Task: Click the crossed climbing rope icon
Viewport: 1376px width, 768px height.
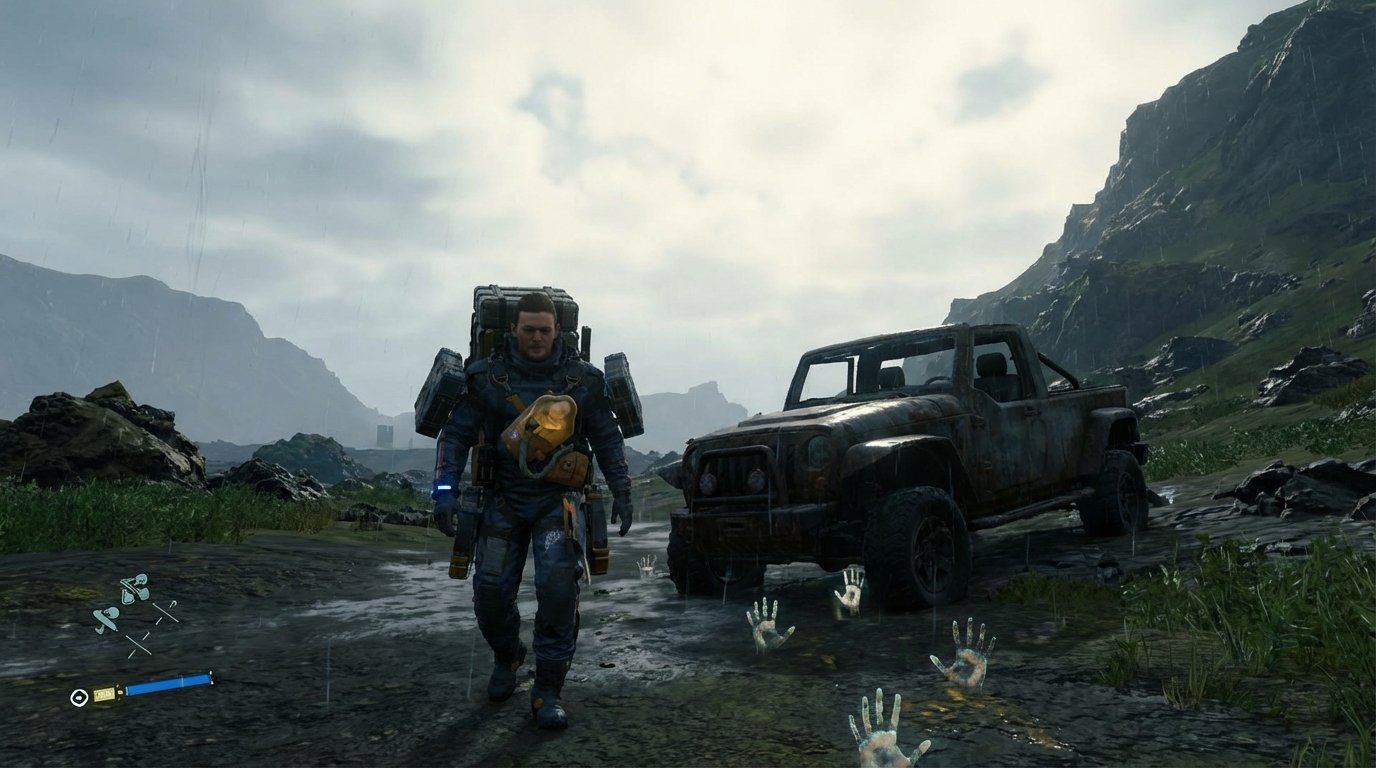Action: click(139, 644)
